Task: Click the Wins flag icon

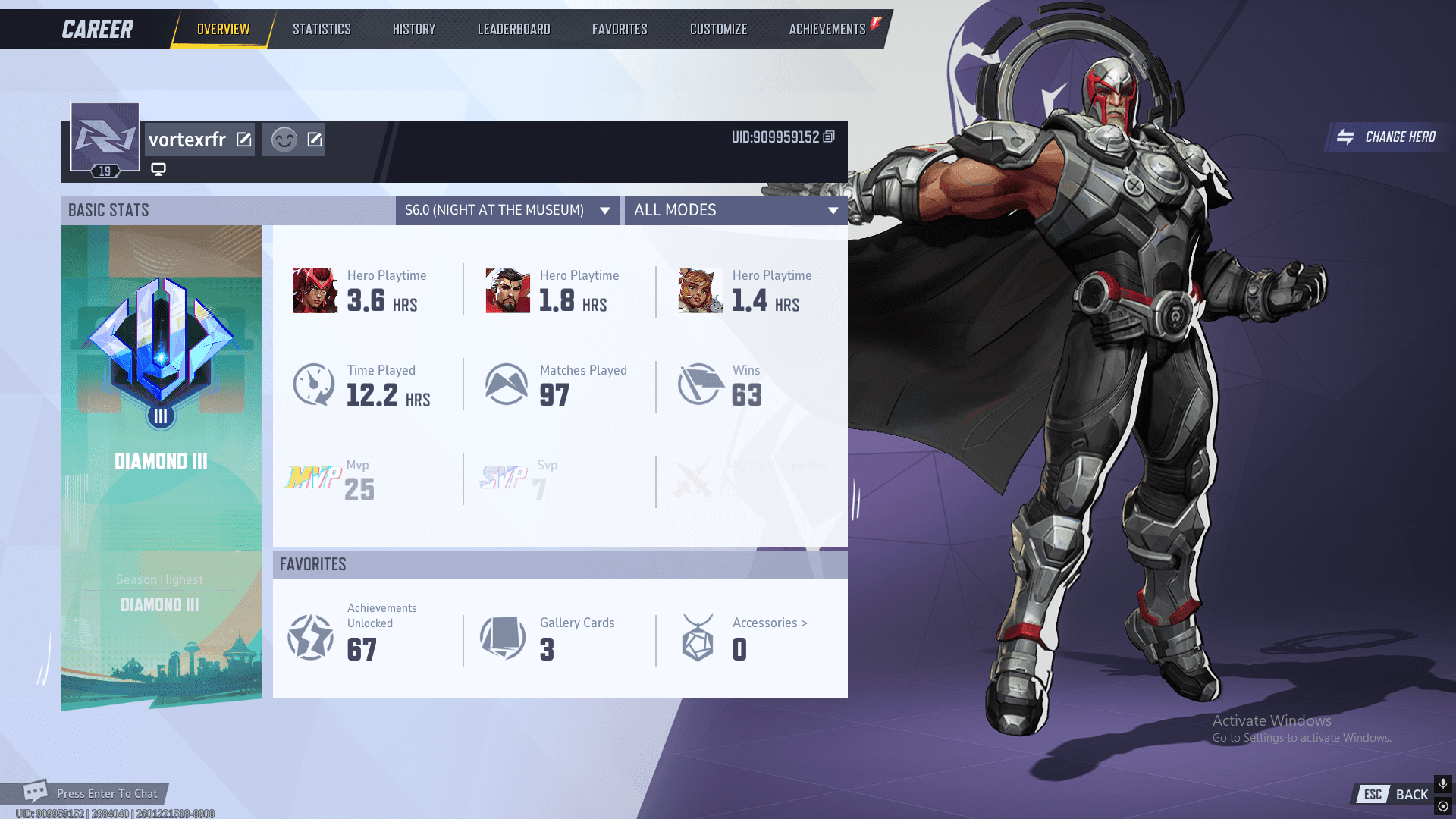Action: [698, 384]
